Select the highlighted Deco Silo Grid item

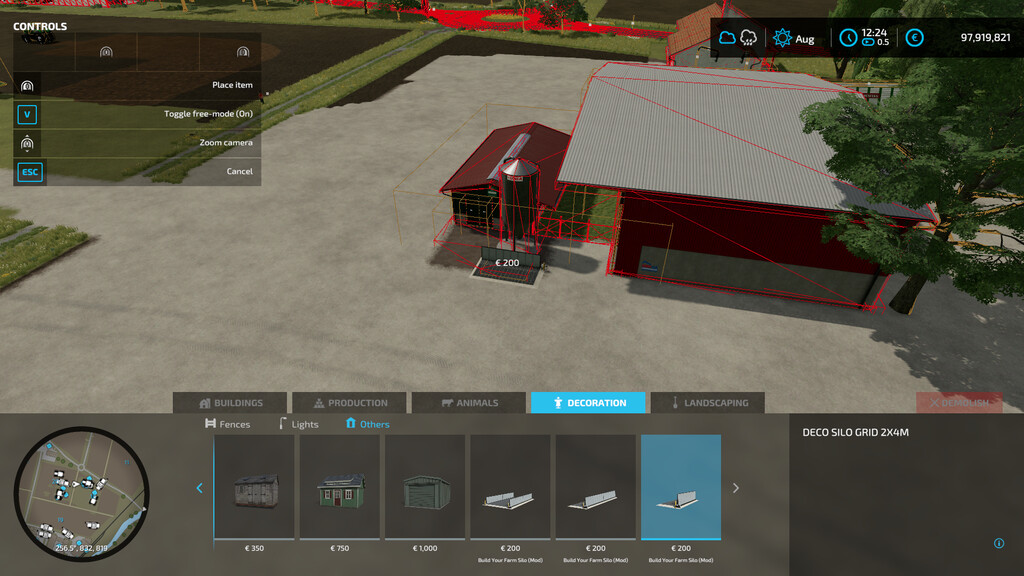pyautogui.click(x=681, y=487)
